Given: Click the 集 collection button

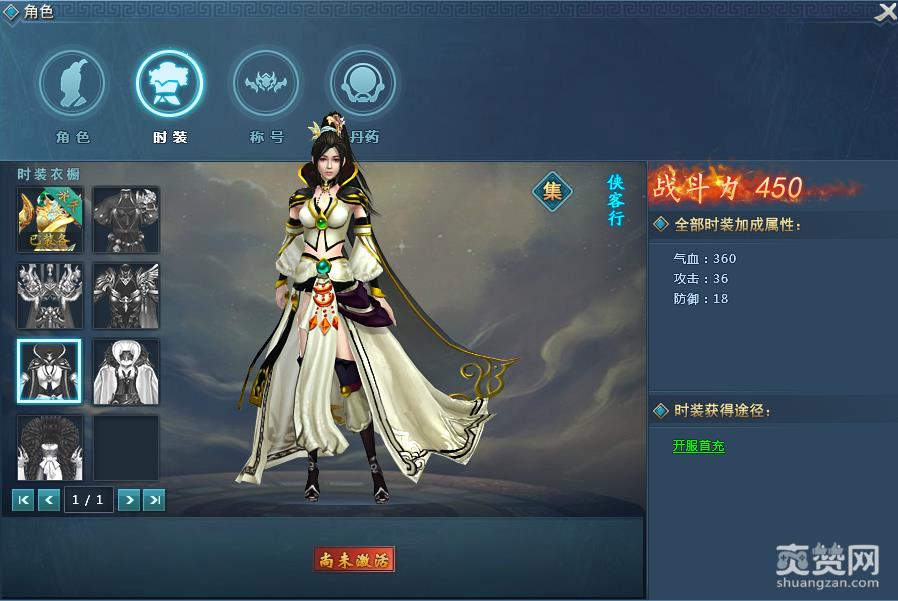Looking at the screenshot, I should point(551,190).
